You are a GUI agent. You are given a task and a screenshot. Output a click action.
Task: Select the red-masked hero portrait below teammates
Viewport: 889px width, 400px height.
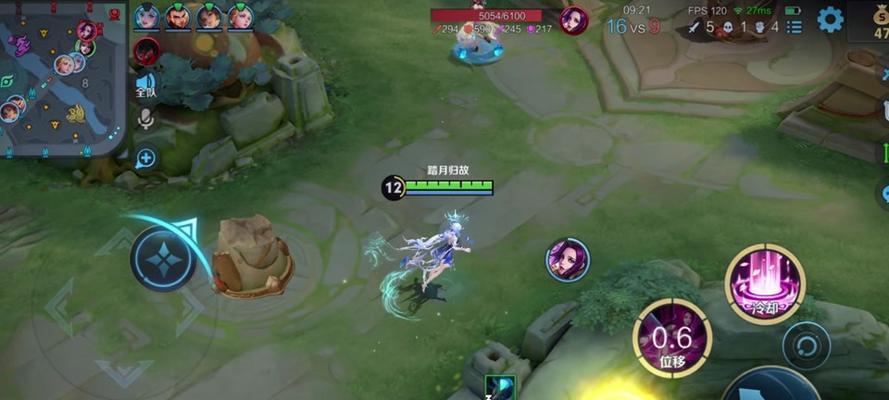[146, 50]
